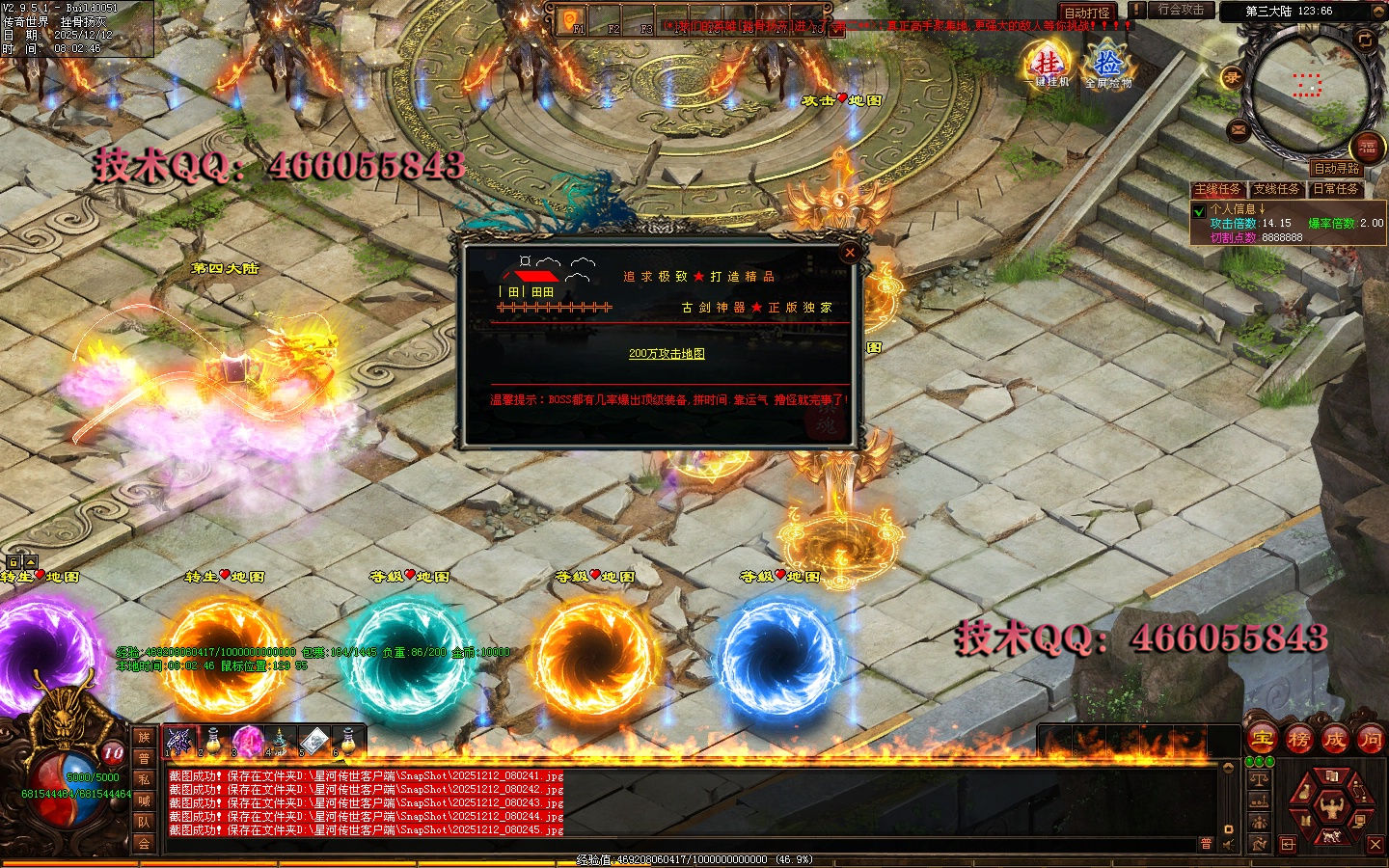Activate the 一键挂机 auto-idle icon
1389x868 pixels.
click(1049, 64)
